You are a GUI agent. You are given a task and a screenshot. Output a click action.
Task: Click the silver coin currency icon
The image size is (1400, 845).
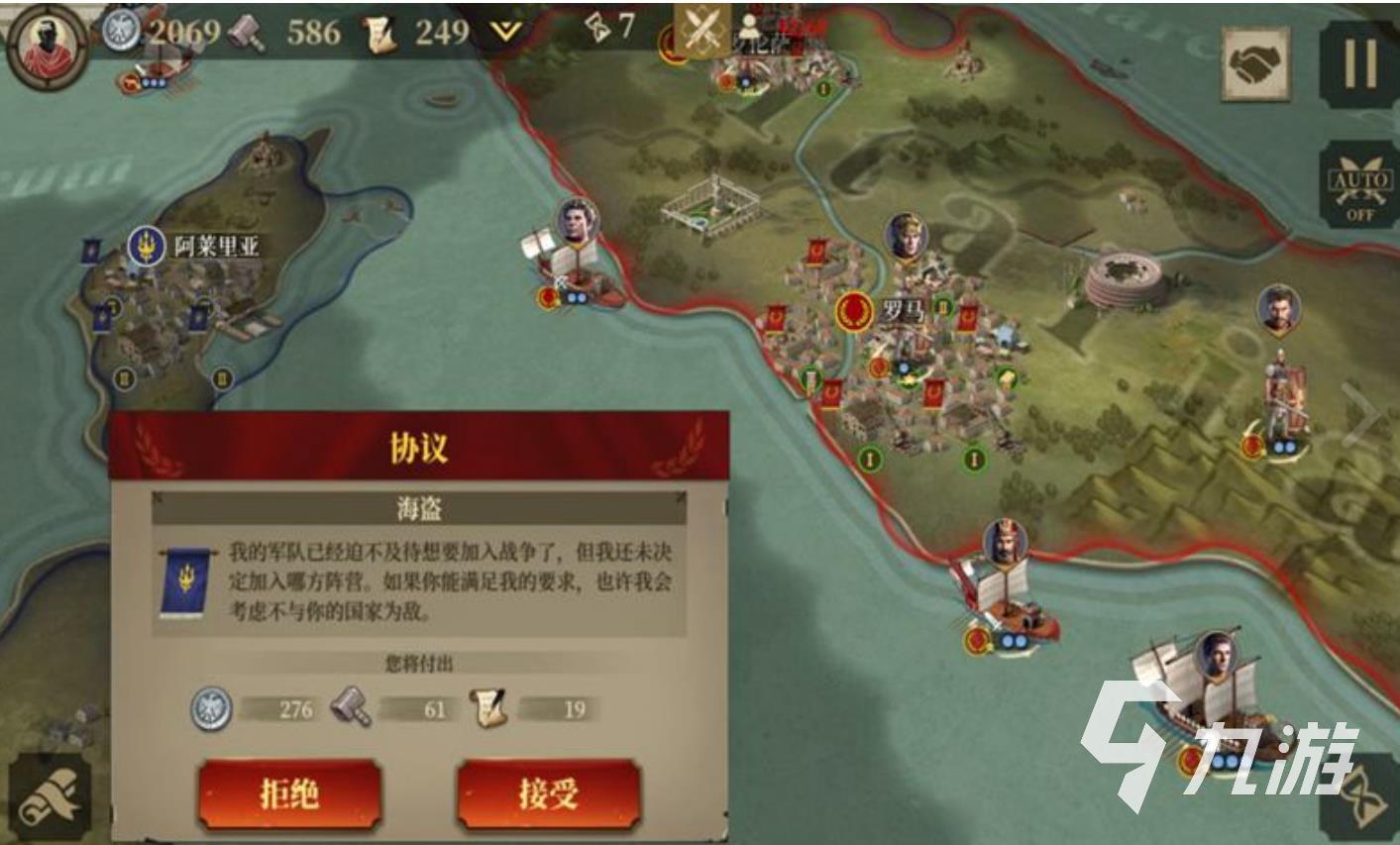pyautogui.click(x=118, y=31)
